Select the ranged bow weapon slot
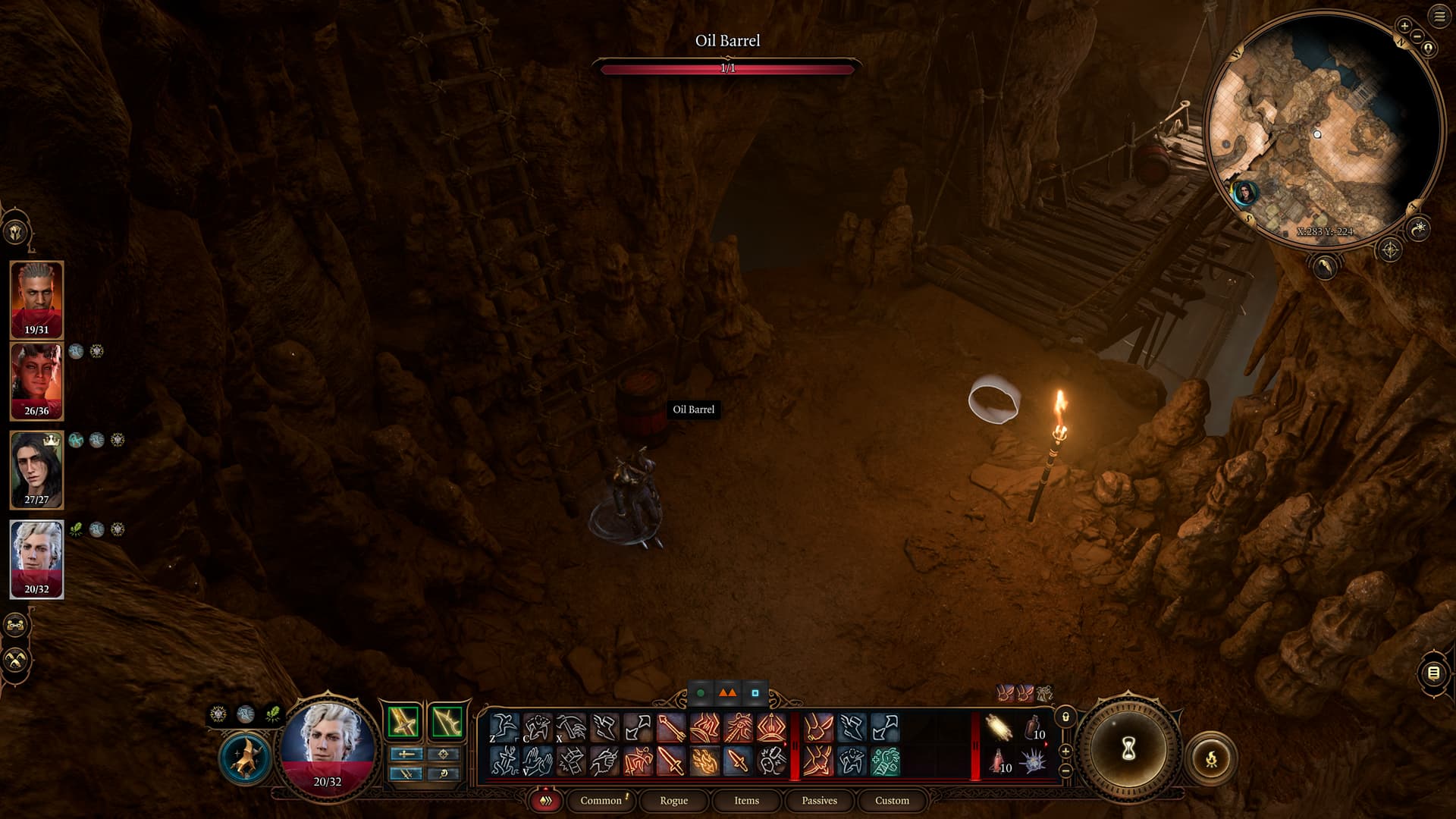Viewport: 1456px width, 819px height. 447,721
